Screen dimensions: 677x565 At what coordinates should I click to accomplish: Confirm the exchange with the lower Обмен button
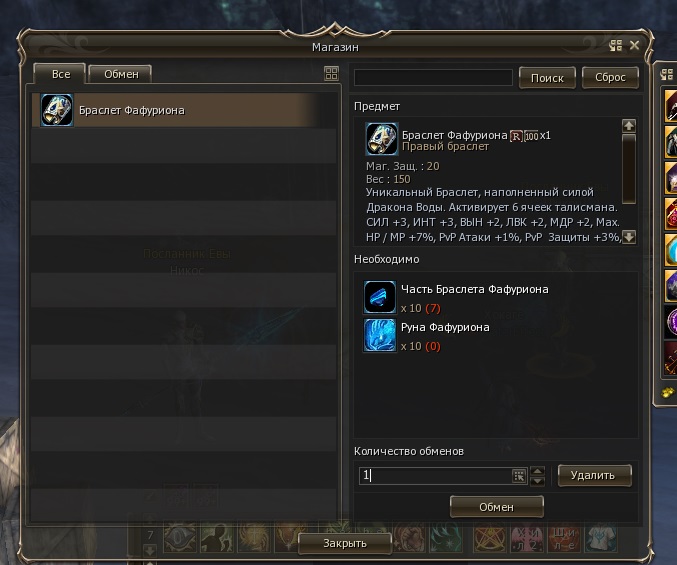click(496, 507)
